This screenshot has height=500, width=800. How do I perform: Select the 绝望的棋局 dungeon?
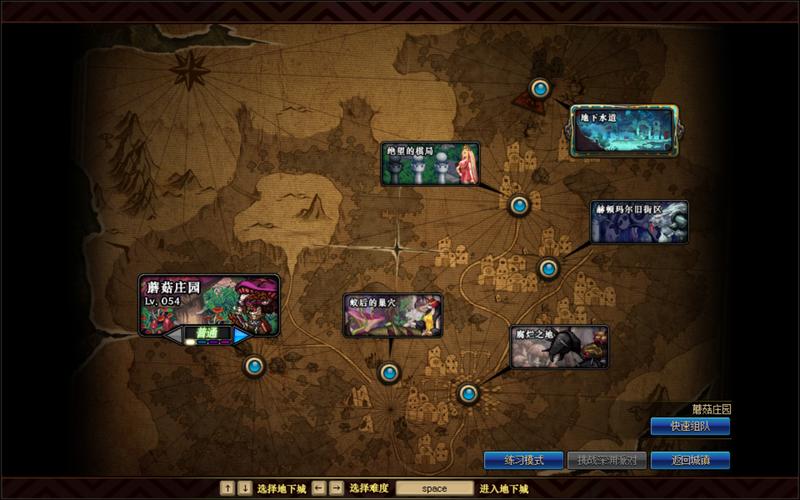coord(430,163)
